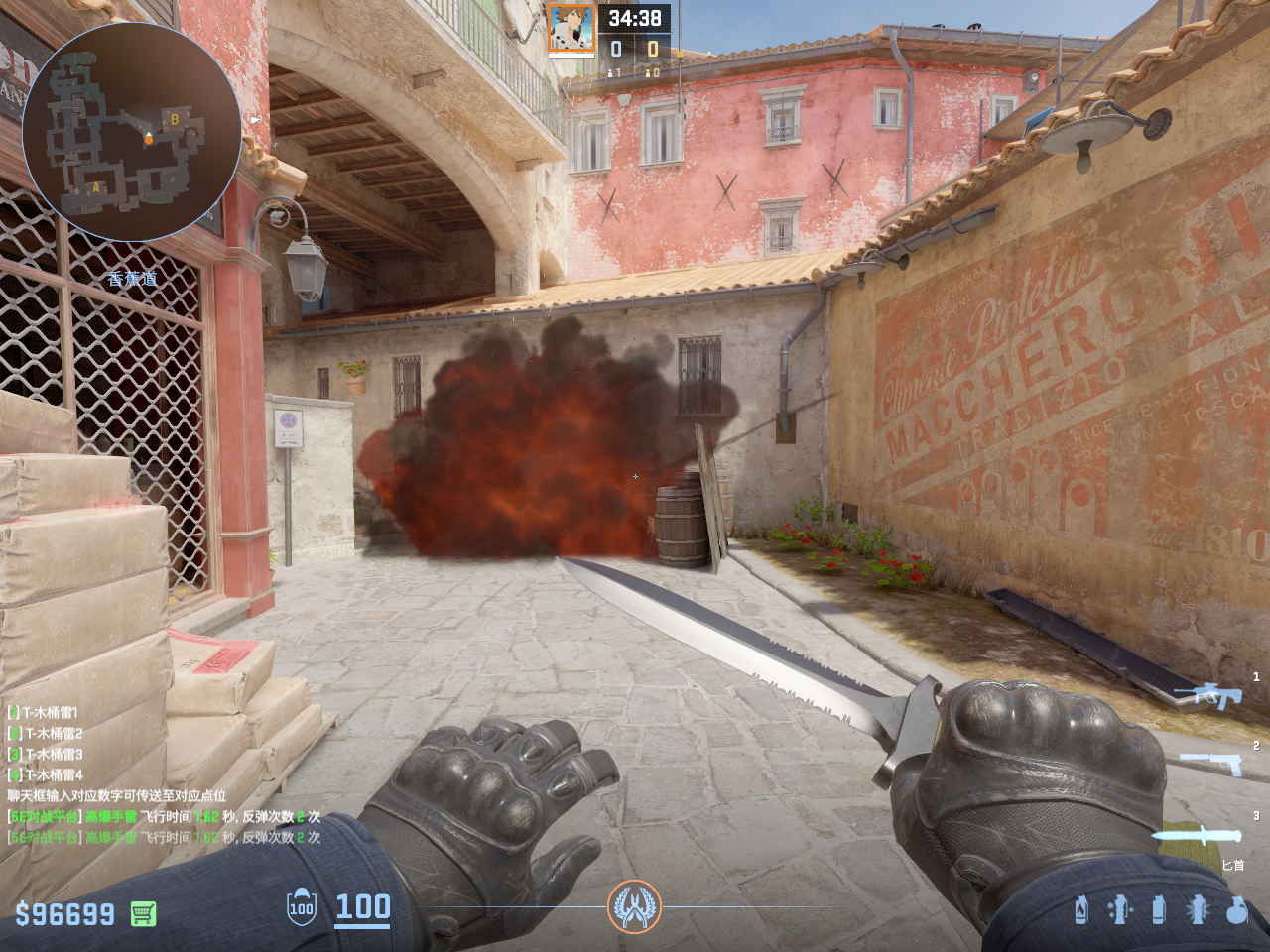
Task: Choose the flashbang grenade icon
Action: pos(1198,909)
